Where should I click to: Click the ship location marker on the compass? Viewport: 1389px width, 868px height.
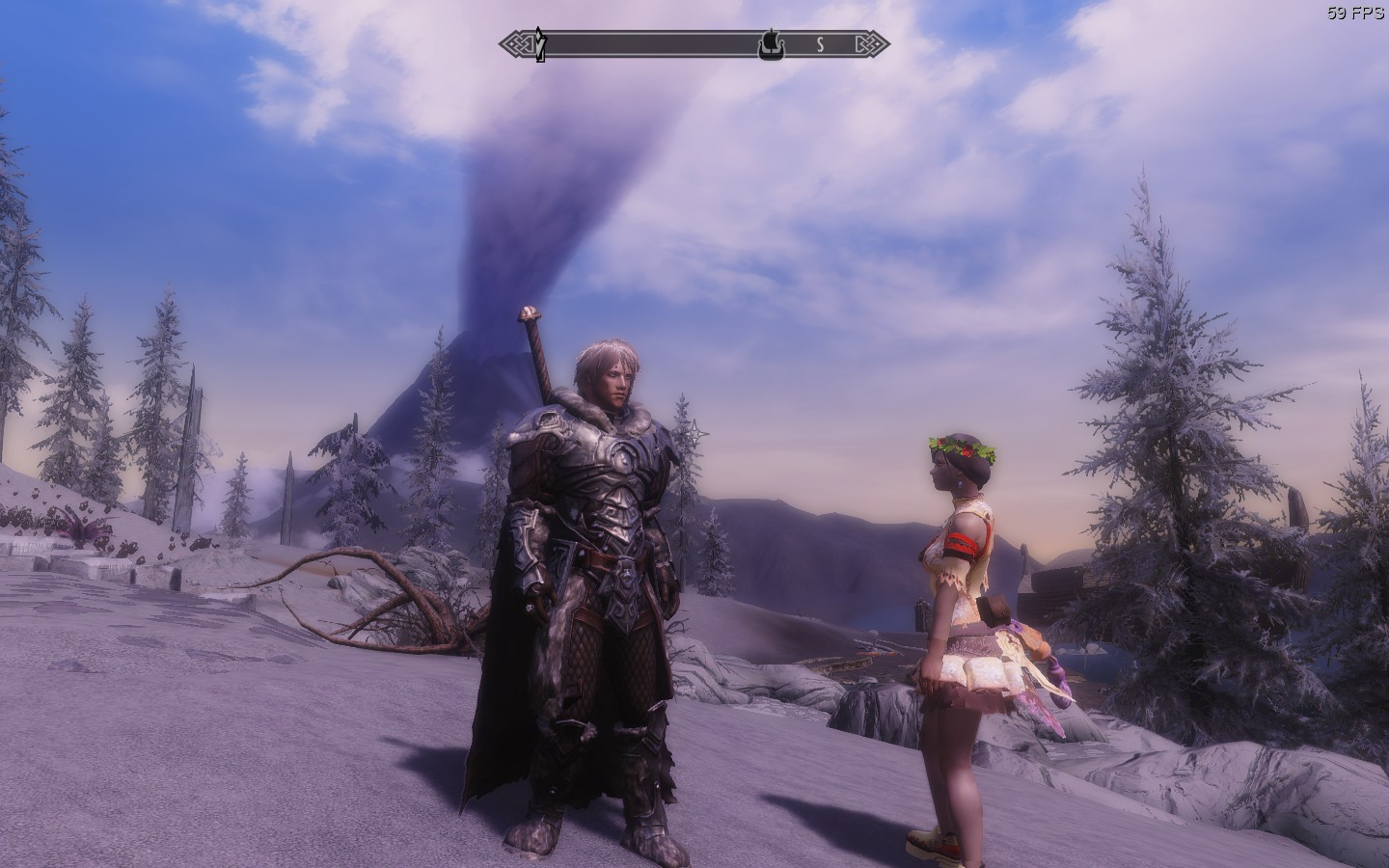point(769,43)
